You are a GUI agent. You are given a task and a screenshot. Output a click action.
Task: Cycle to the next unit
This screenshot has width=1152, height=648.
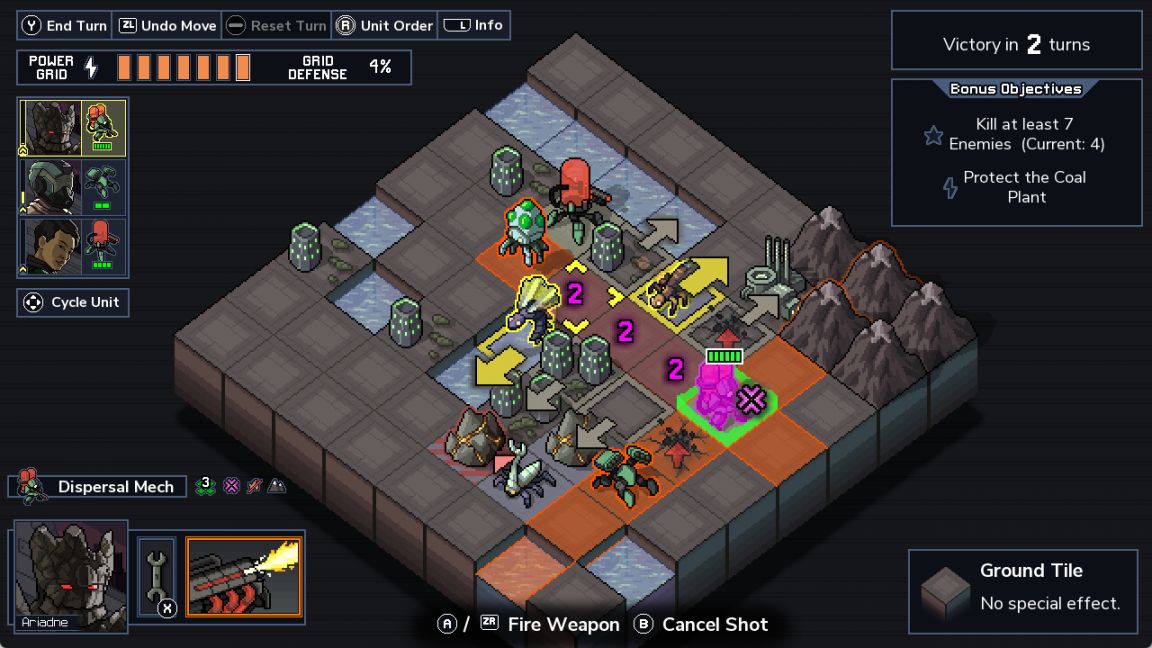pos(73,302)
